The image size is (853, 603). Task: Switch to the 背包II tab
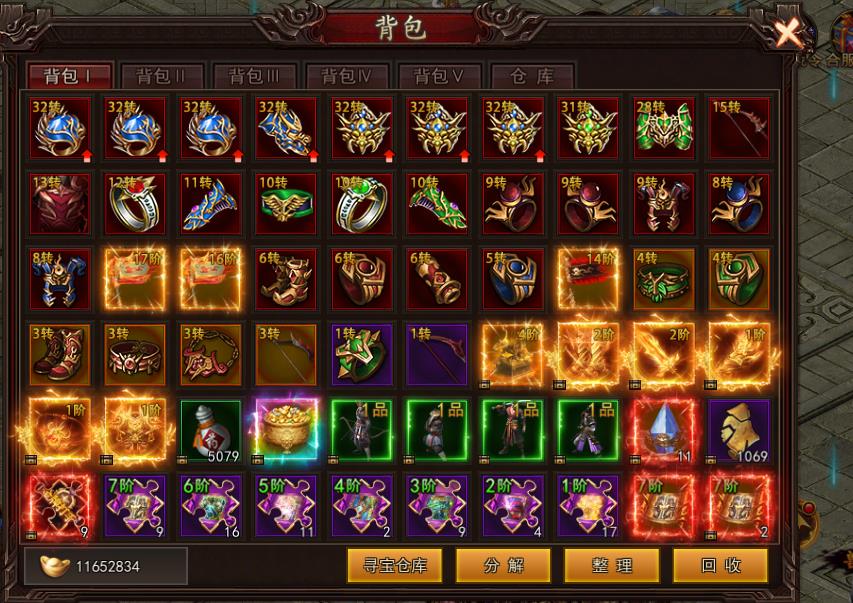(162, 76)
